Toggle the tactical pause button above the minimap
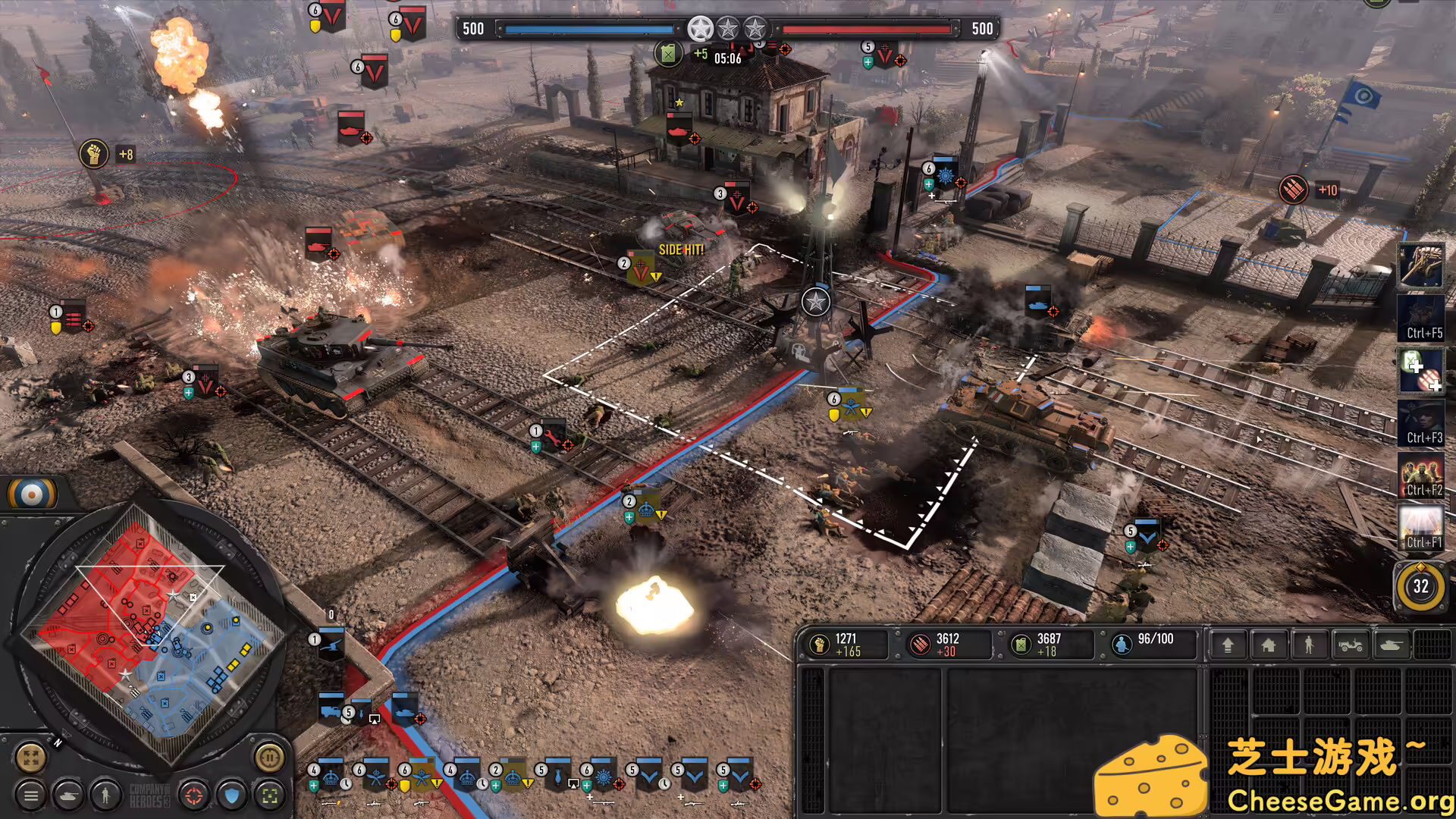1456x819 pixels. [269, 758]
